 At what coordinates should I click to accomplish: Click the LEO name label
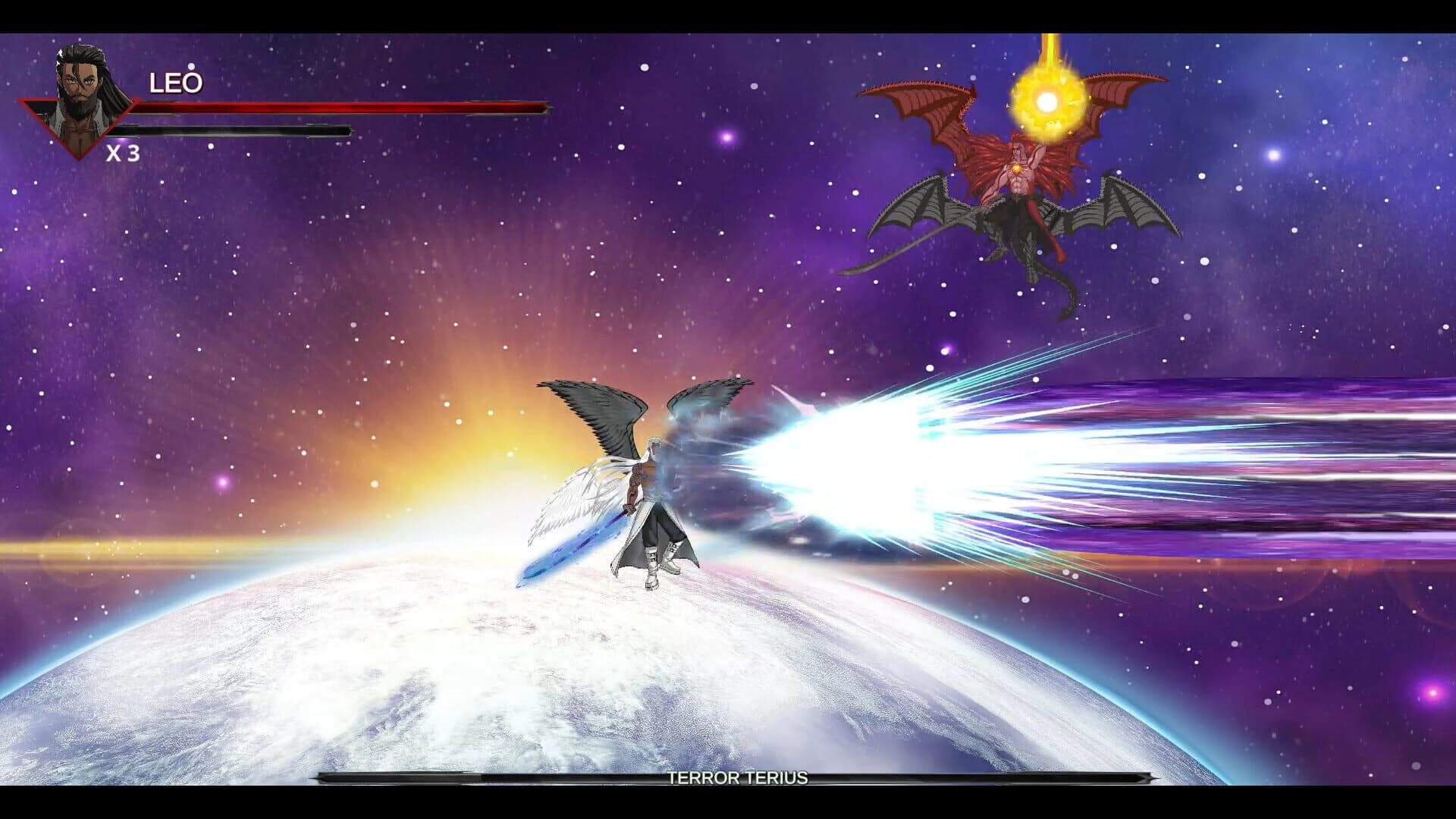point(175,82)
